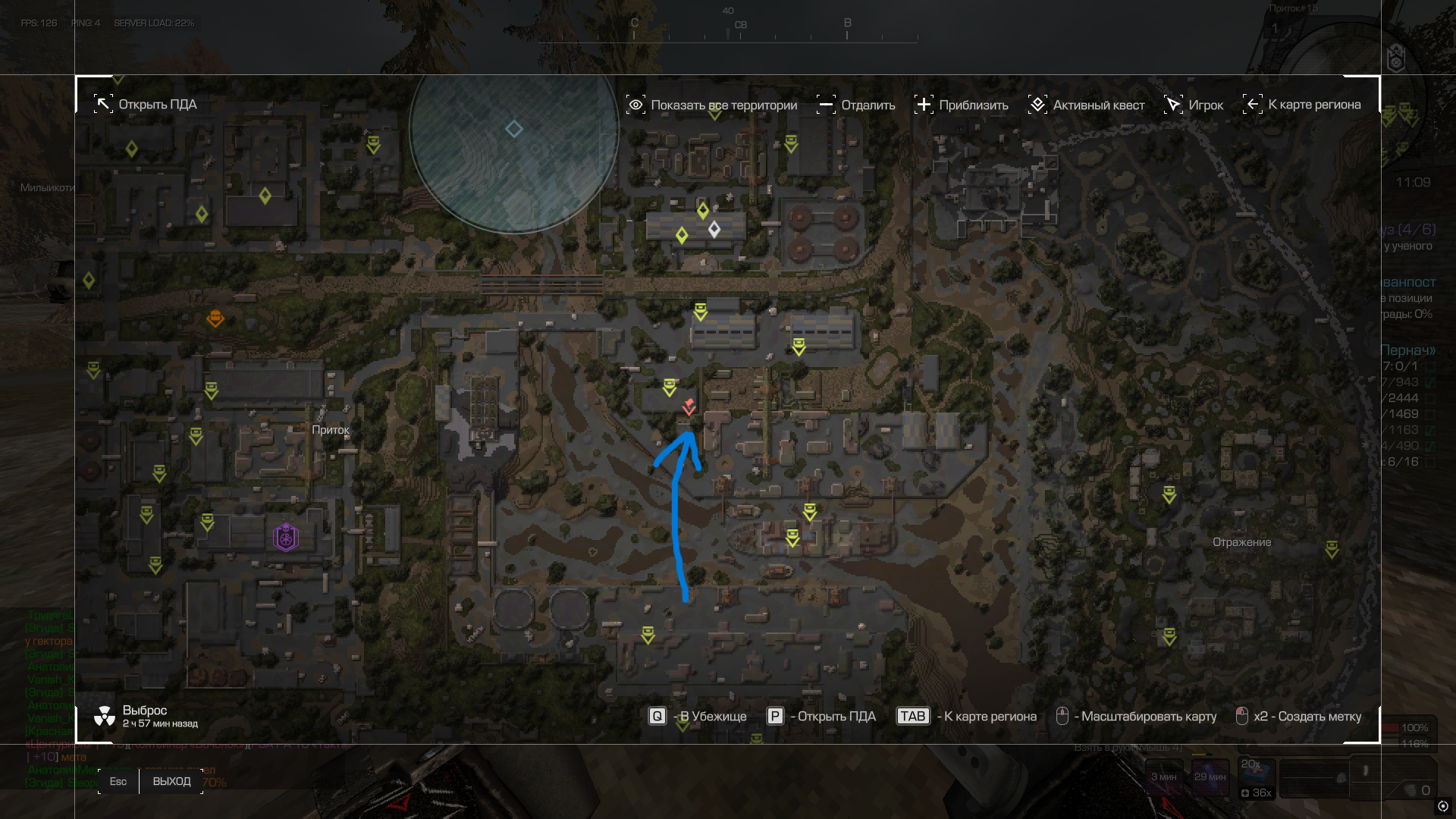The width and height of the screenshot is (1456, 819).
Task: Click the Приток location label
Action: (x=331, y=429)
